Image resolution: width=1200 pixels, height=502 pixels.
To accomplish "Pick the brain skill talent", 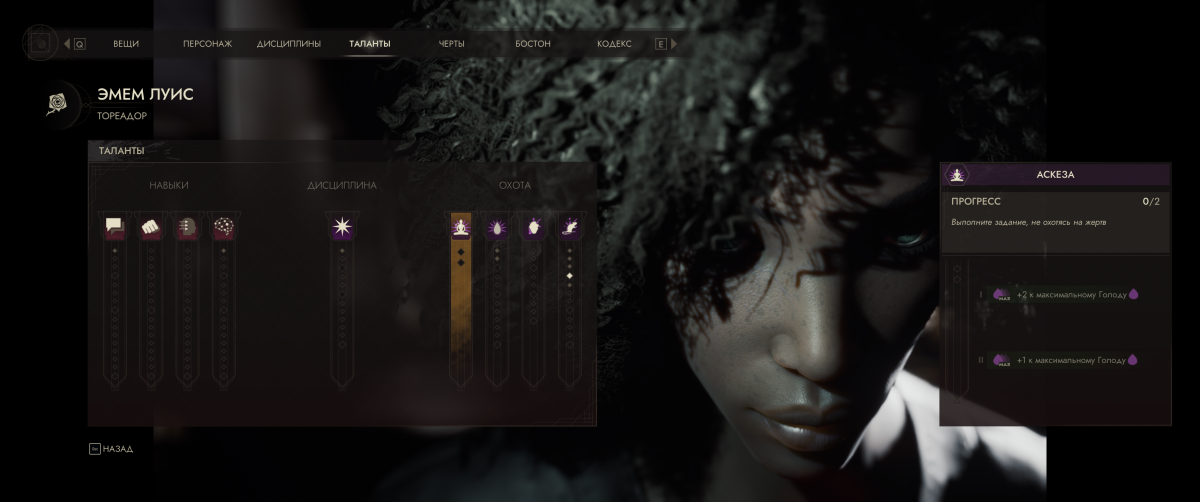I will 223,227.
